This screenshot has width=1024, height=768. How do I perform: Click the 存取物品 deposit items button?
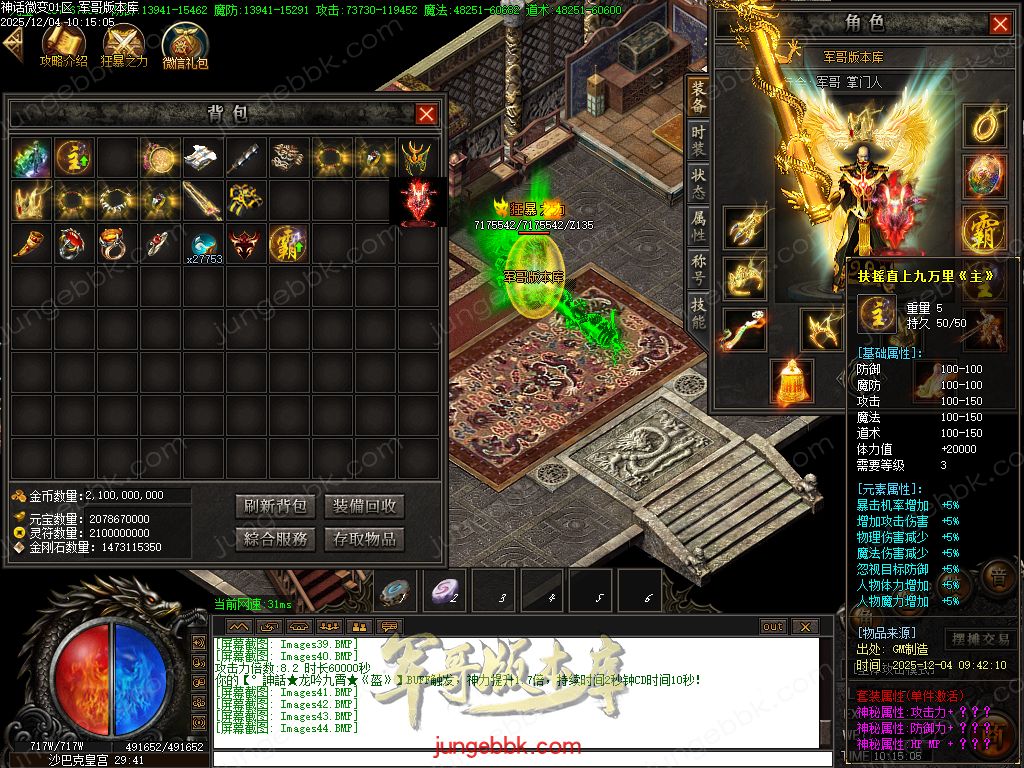click(364, 539)
